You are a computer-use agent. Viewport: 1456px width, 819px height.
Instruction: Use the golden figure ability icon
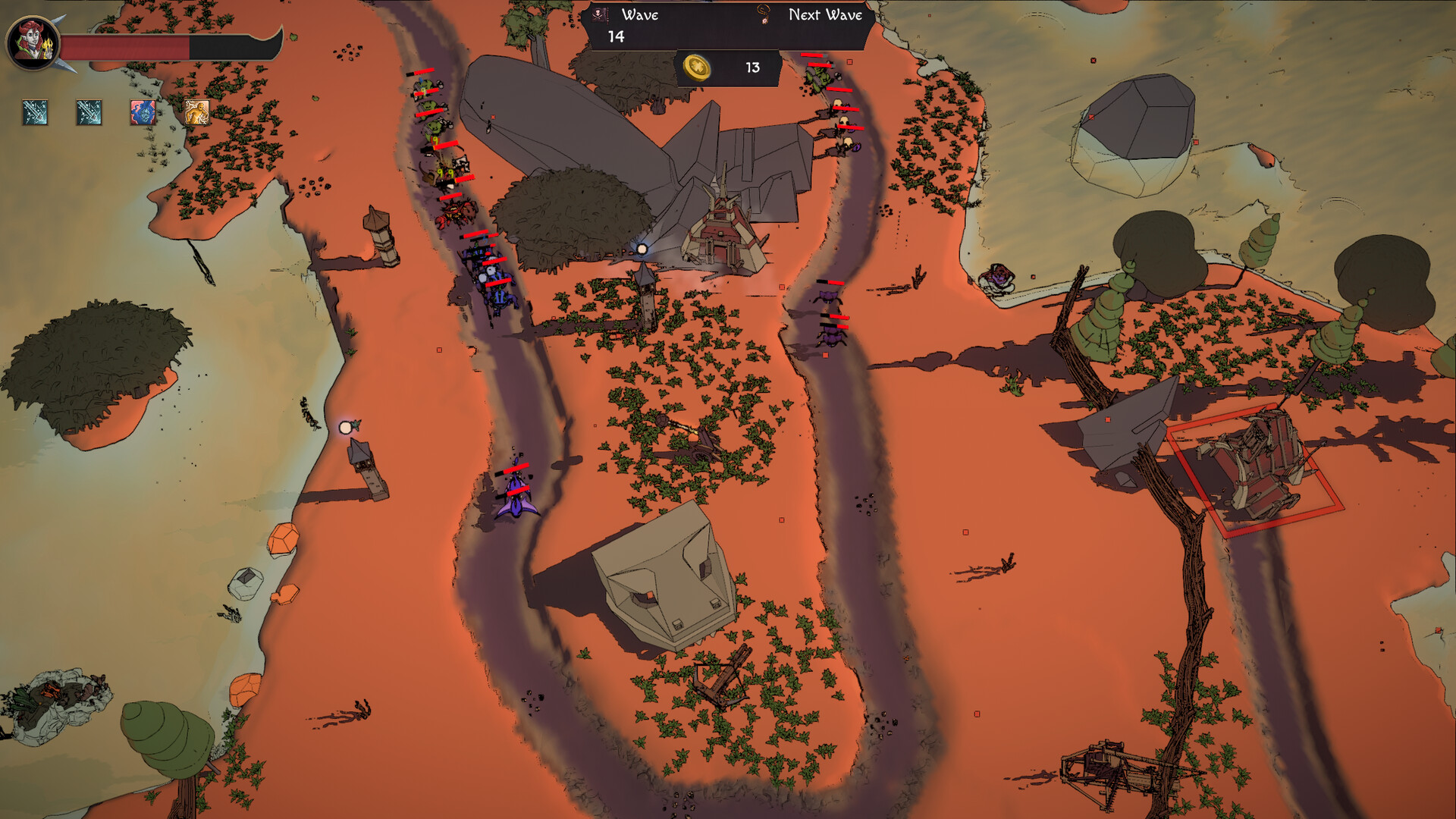point(197,112)
